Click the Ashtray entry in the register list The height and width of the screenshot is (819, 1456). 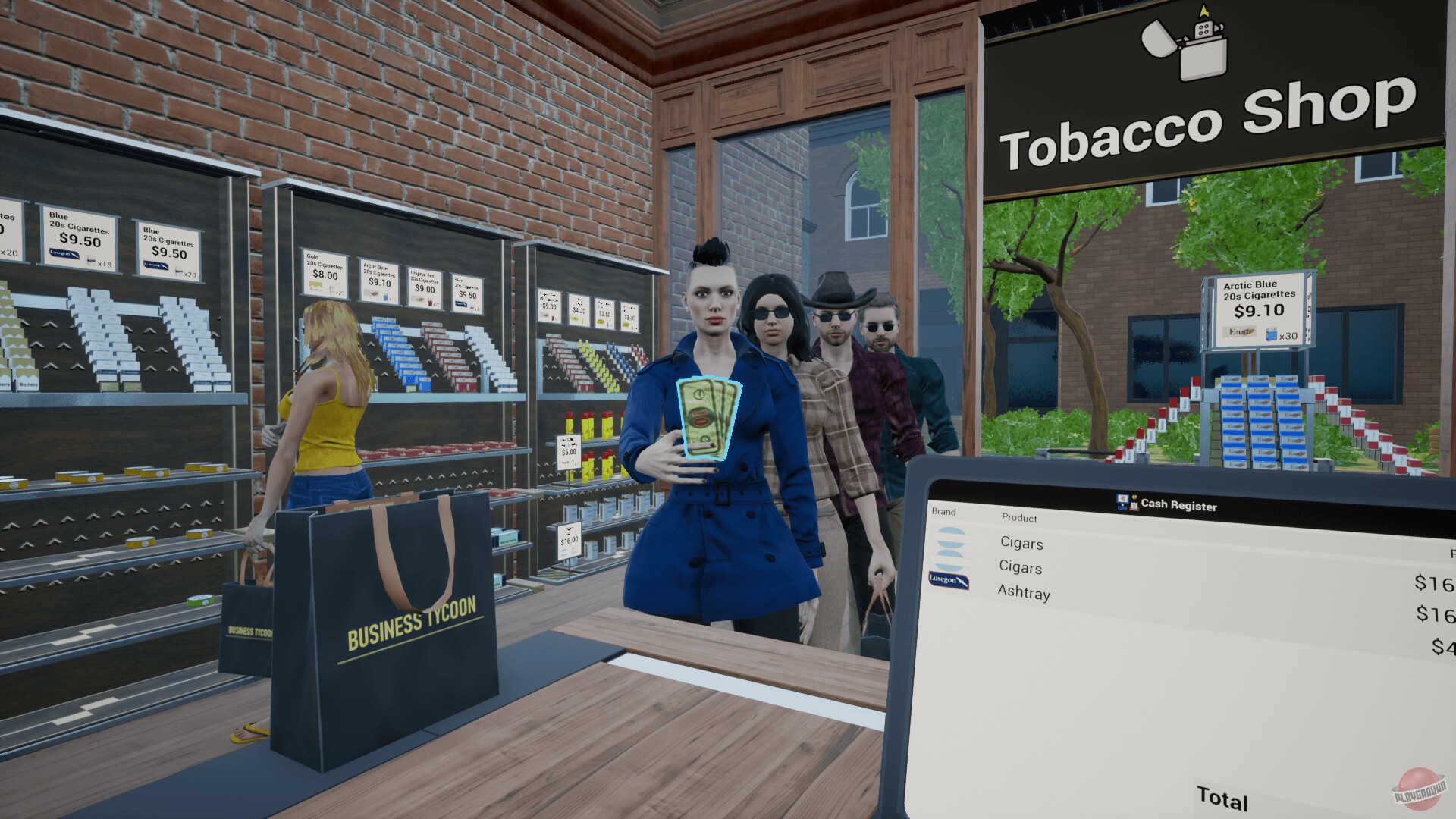1024,595
